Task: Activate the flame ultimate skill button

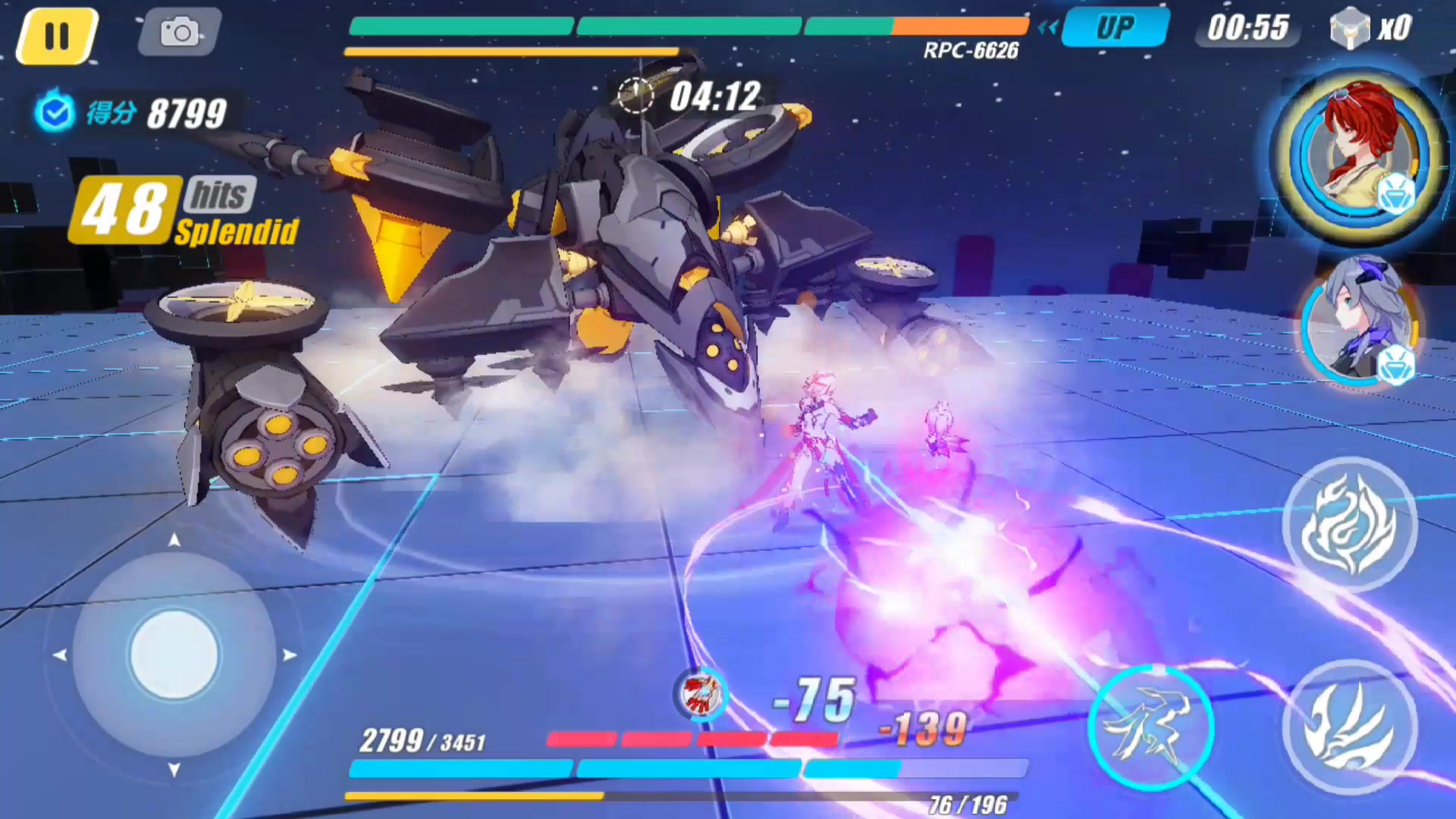Action: (1349, 523)
